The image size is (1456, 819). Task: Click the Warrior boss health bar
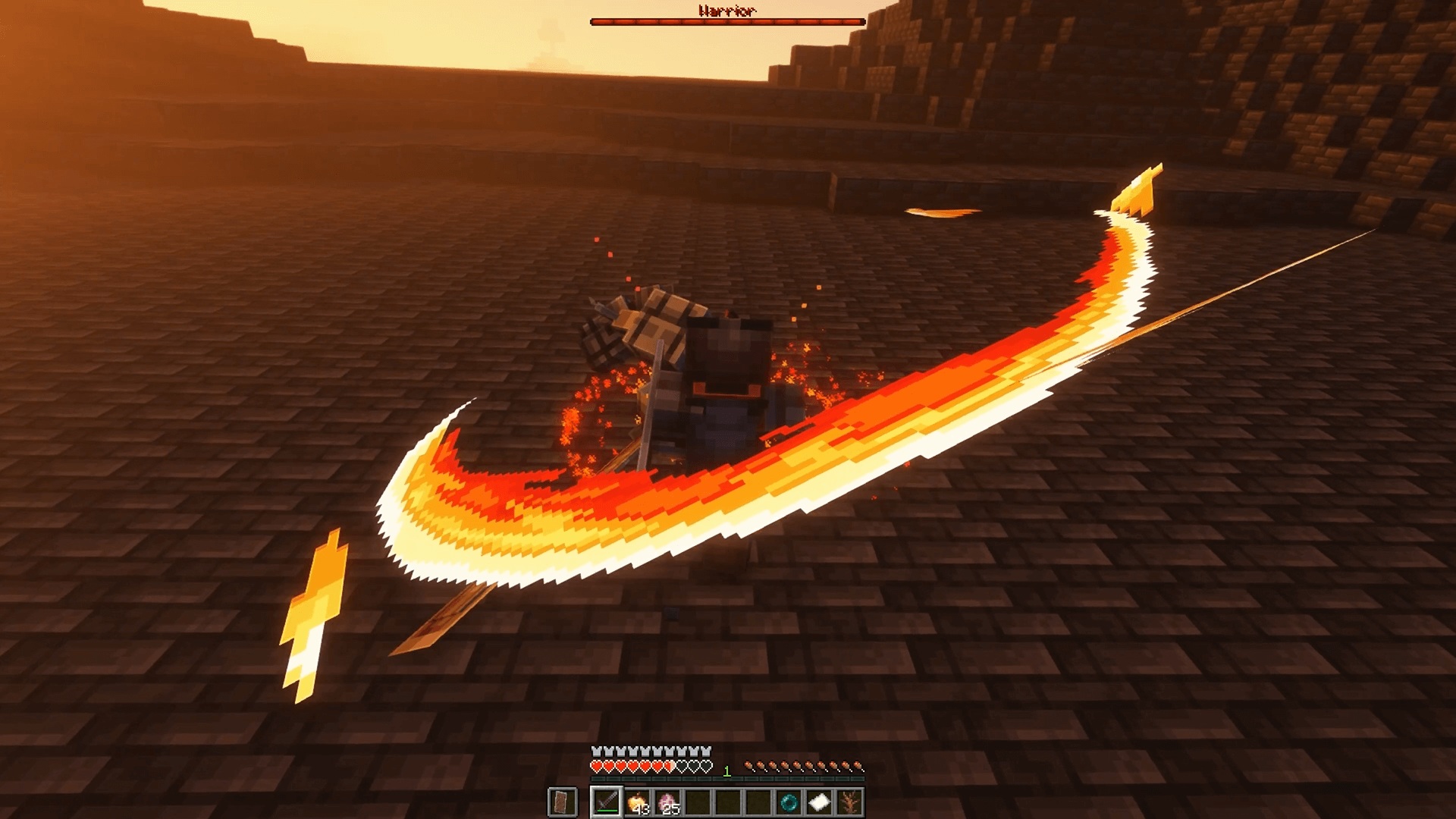pos(728,20)
